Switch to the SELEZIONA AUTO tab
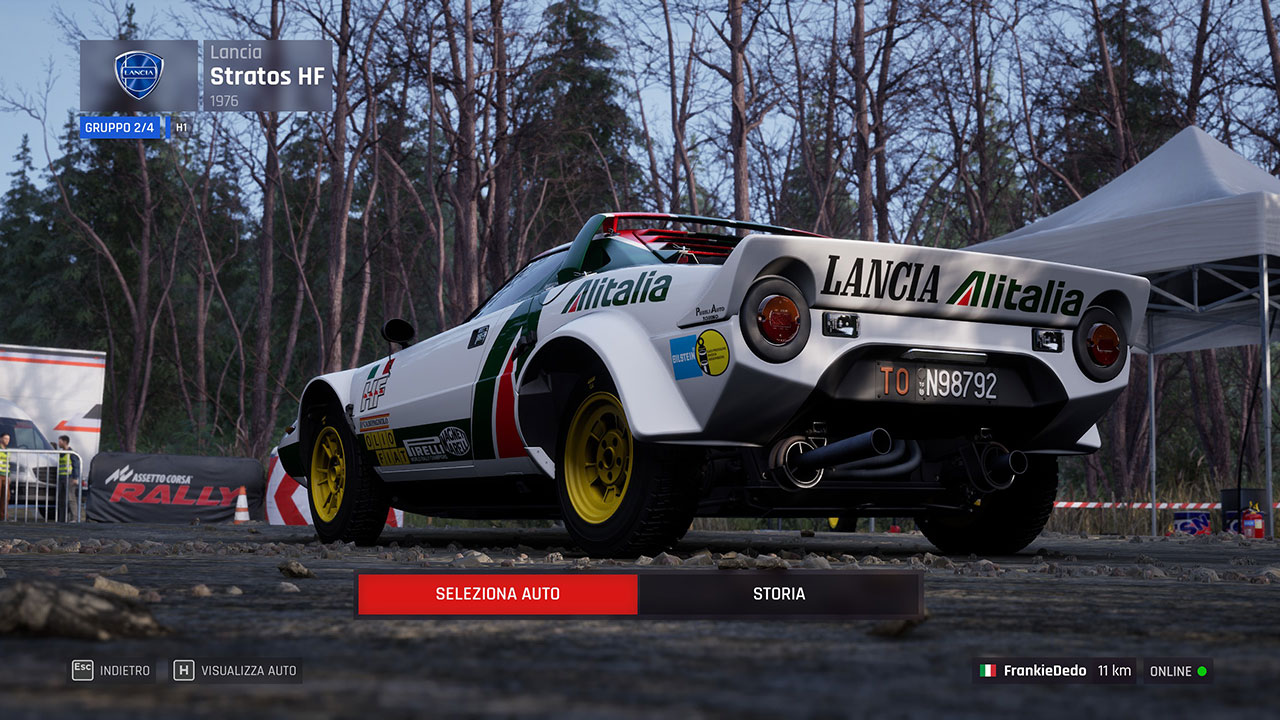 [497, 594]
